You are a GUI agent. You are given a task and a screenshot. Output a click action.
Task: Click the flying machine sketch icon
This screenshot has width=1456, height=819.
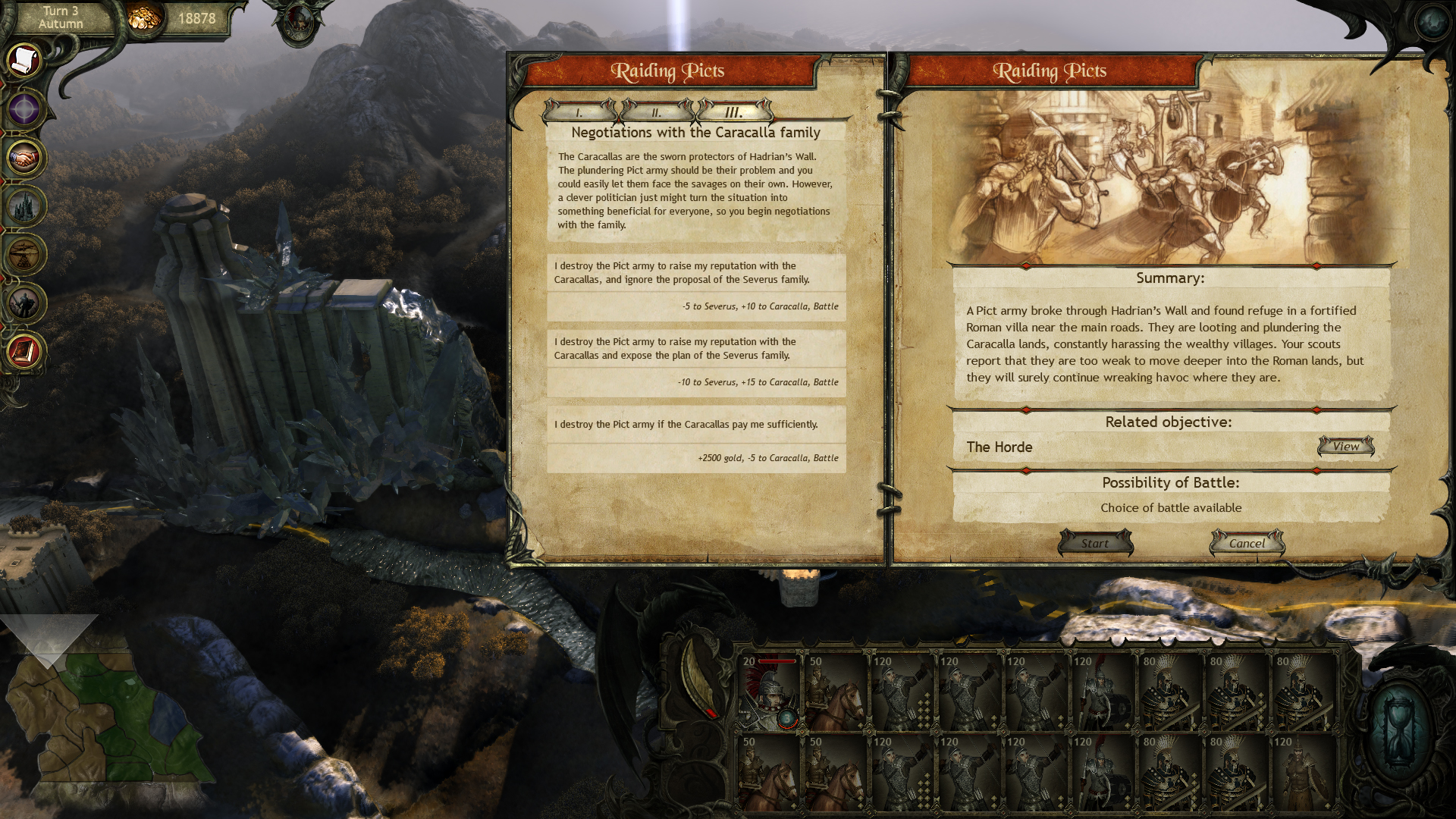25,255
